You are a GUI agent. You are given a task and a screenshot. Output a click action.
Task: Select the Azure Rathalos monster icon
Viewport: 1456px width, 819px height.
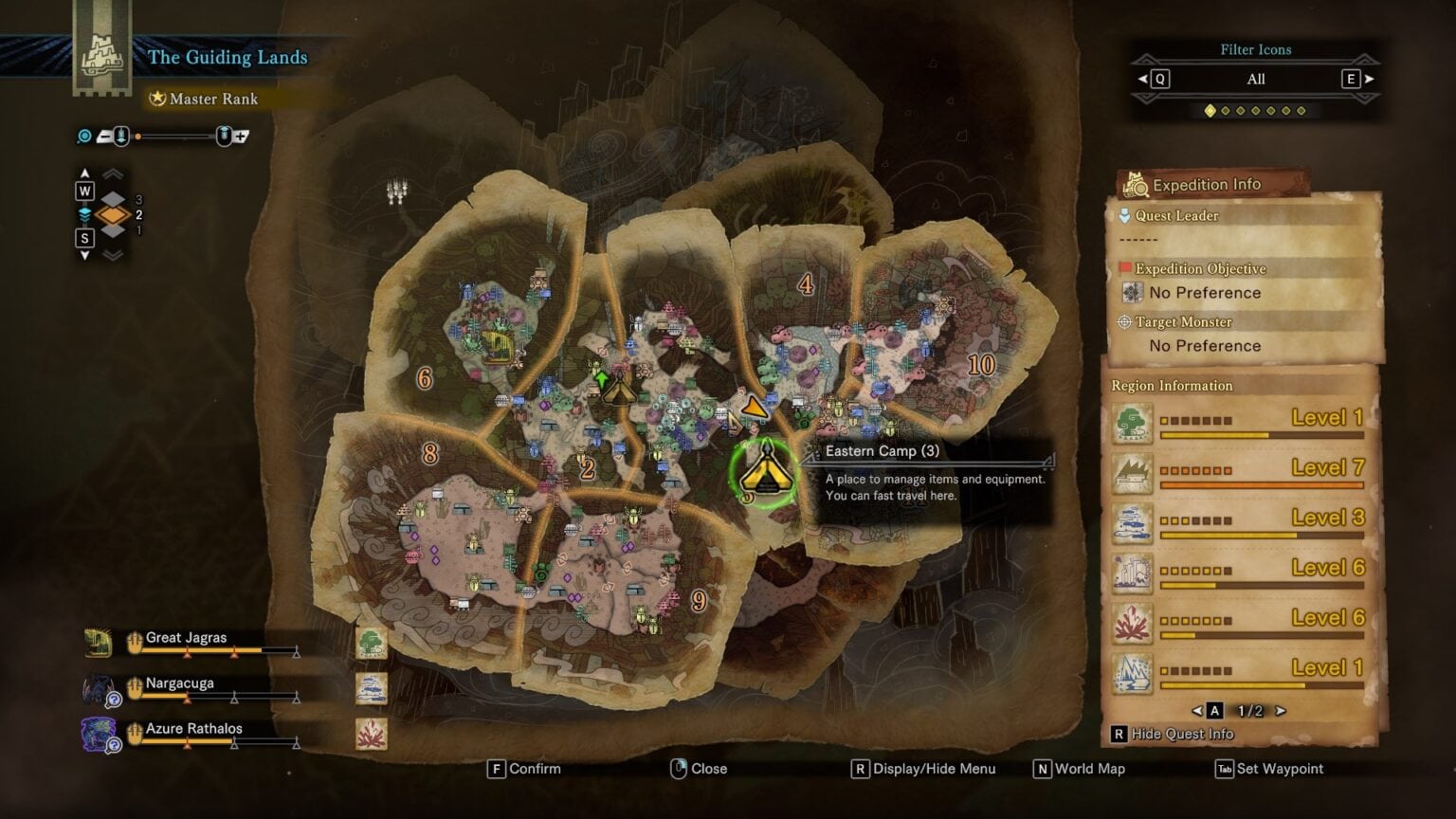tap(95, 729)
